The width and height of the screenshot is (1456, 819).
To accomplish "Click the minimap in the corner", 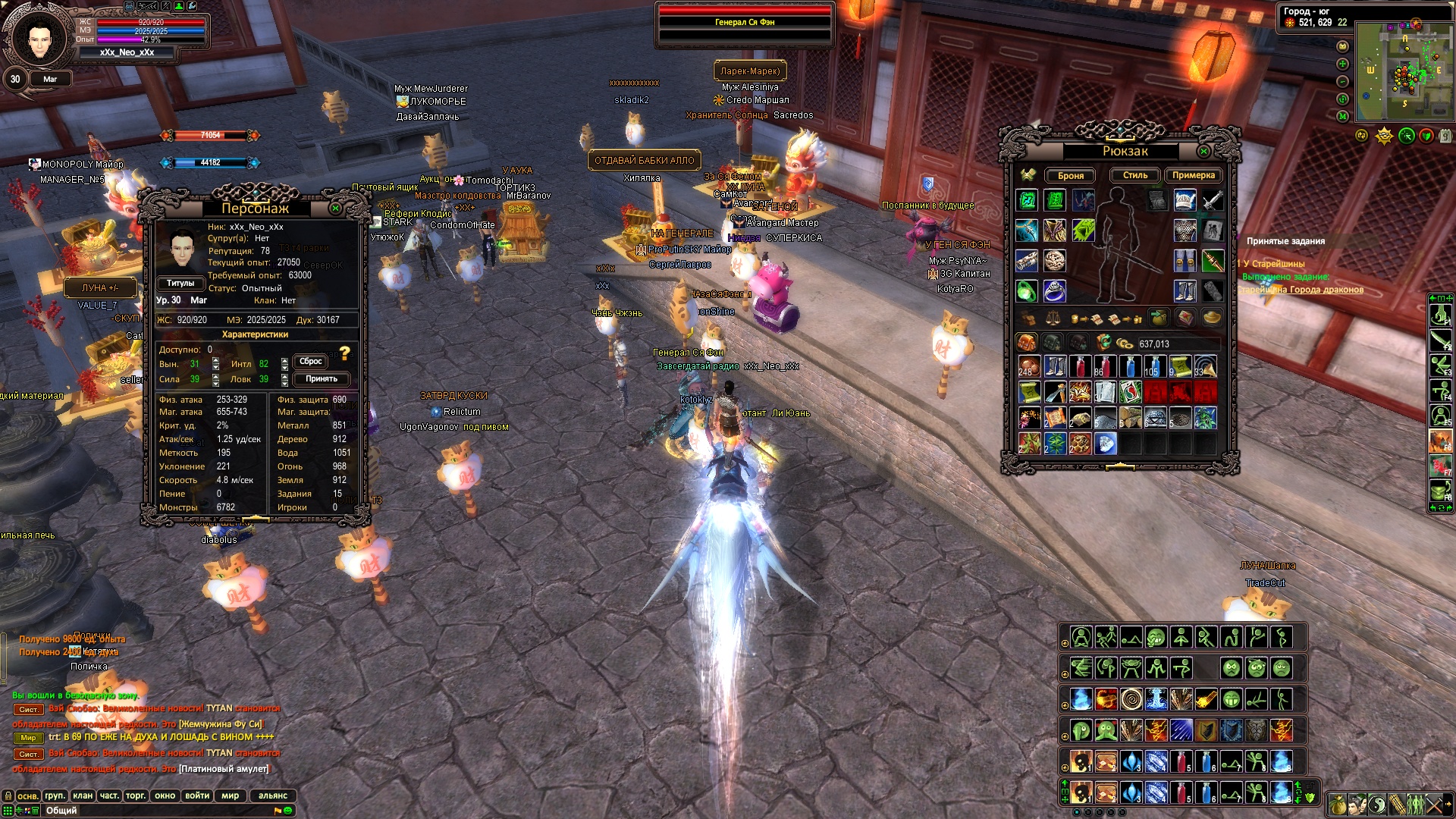I will point(1403,71).
